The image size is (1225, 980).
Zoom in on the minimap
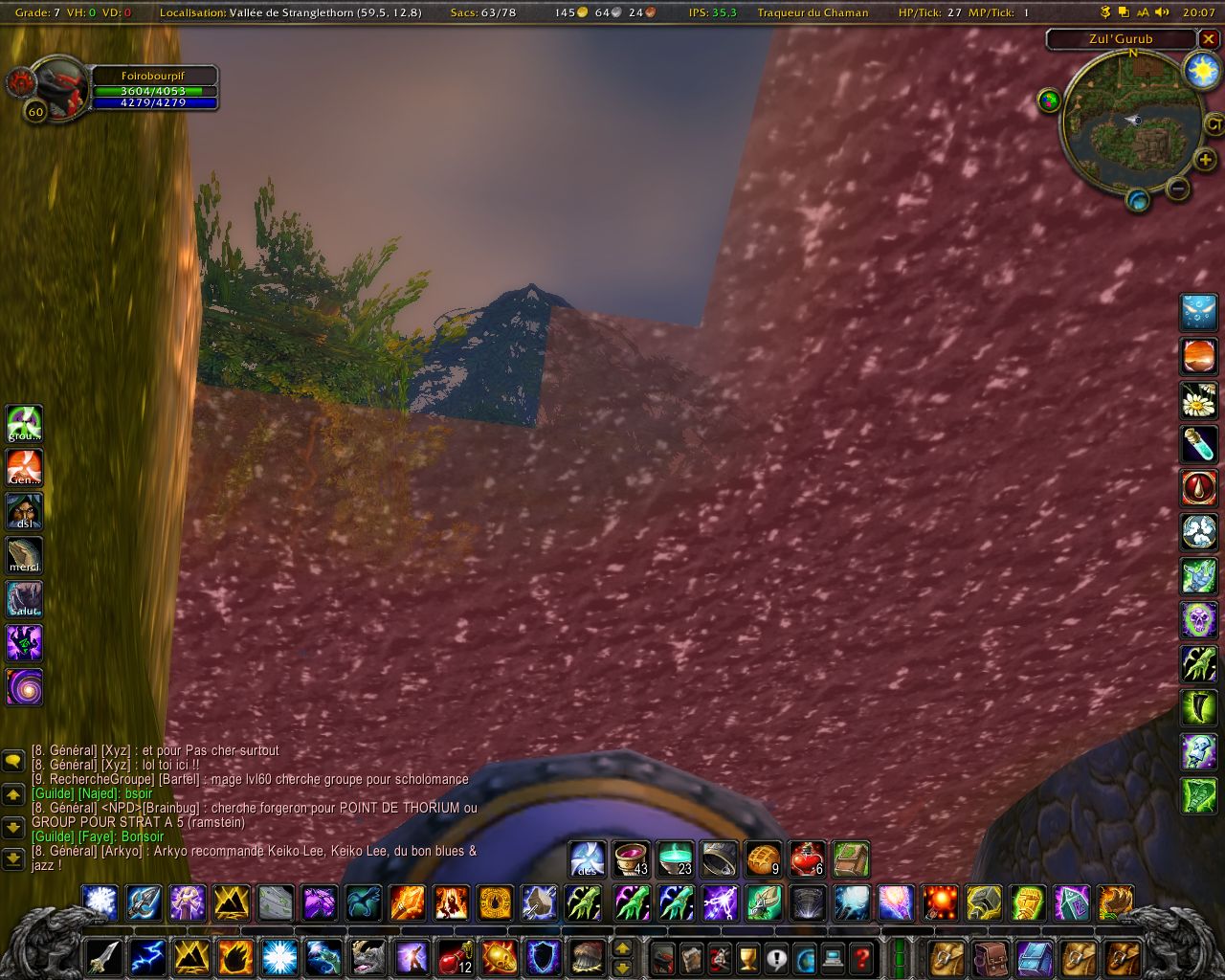[1205, 160]
